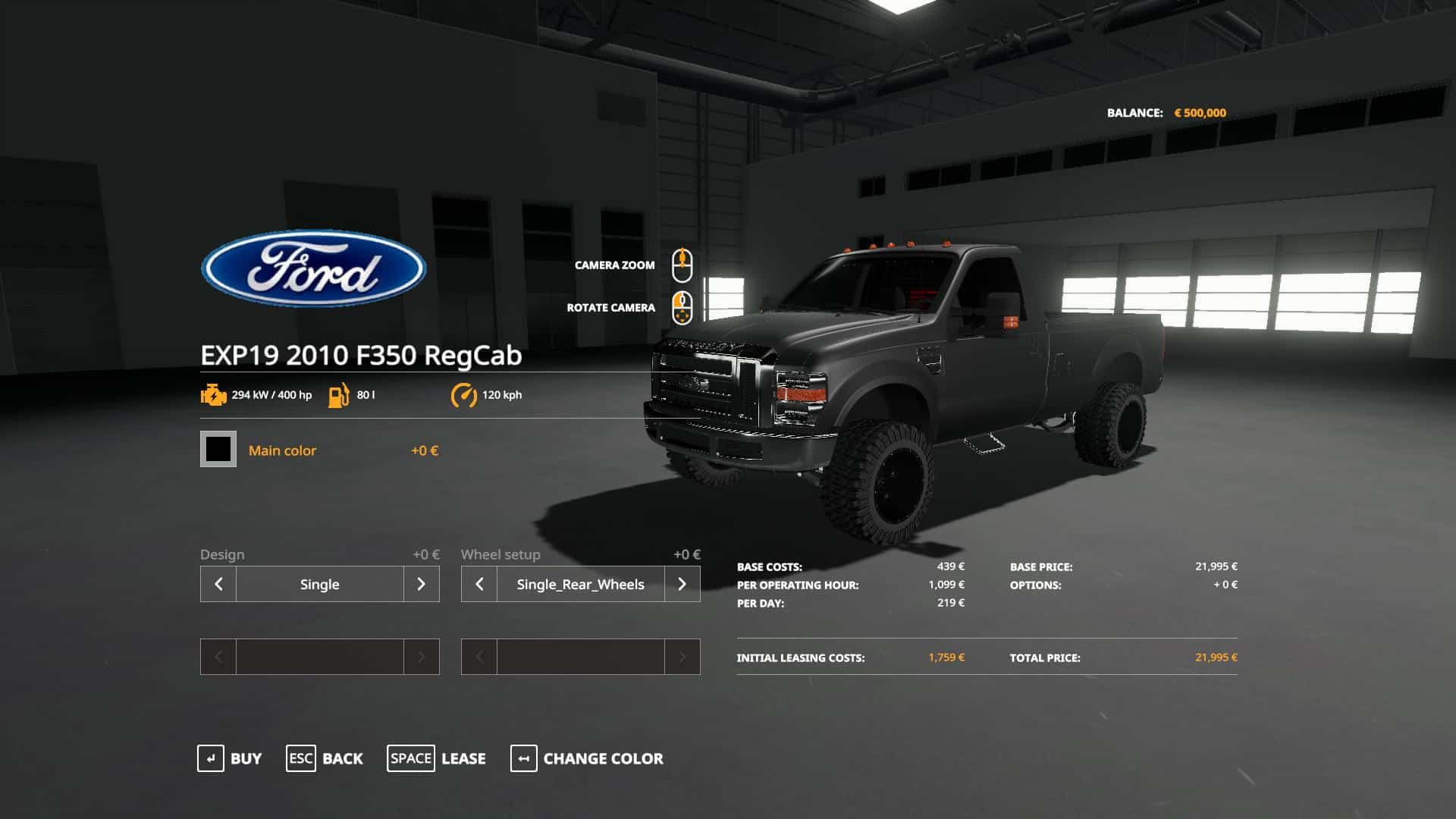Lease the vehicle instead of buying

(437, 758)
